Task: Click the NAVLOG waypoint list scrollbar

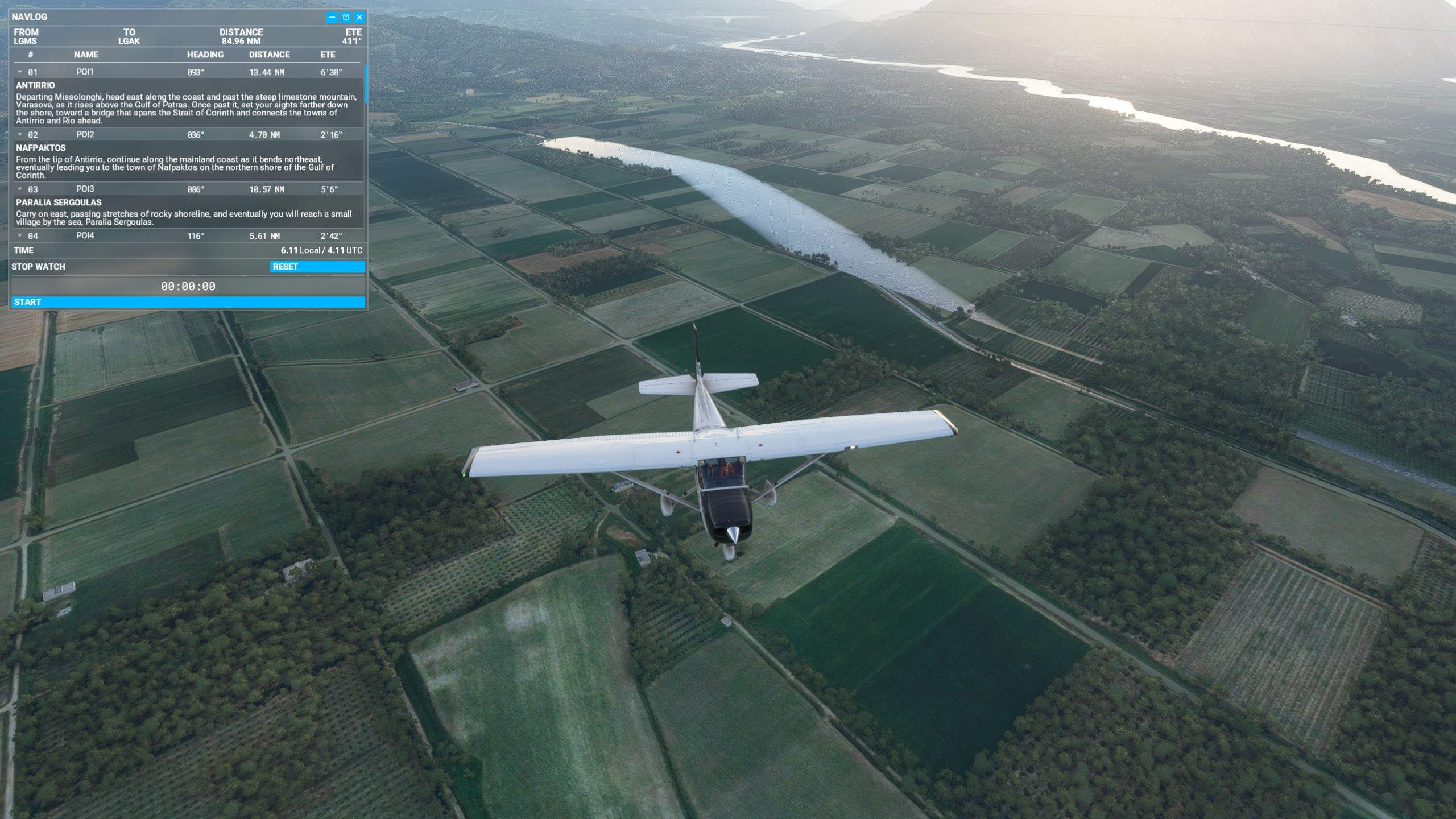Action: tap(366, 84)
